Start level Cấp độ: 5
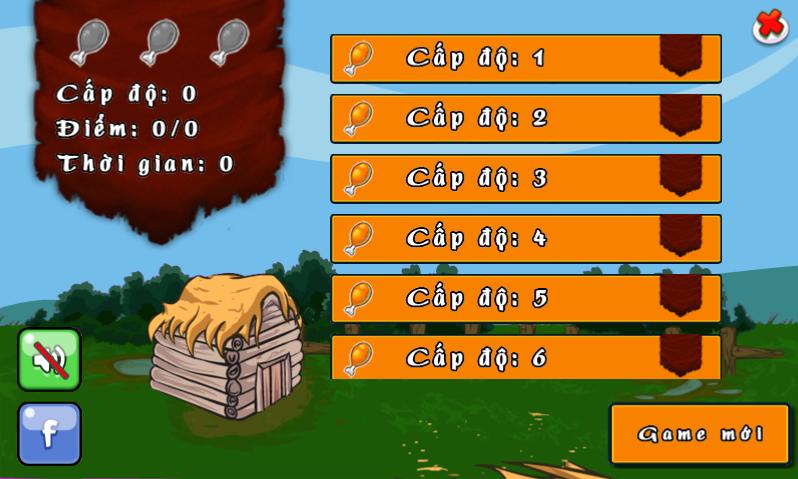The width and height of the screenshot is (798, 479). pos(525,298)
